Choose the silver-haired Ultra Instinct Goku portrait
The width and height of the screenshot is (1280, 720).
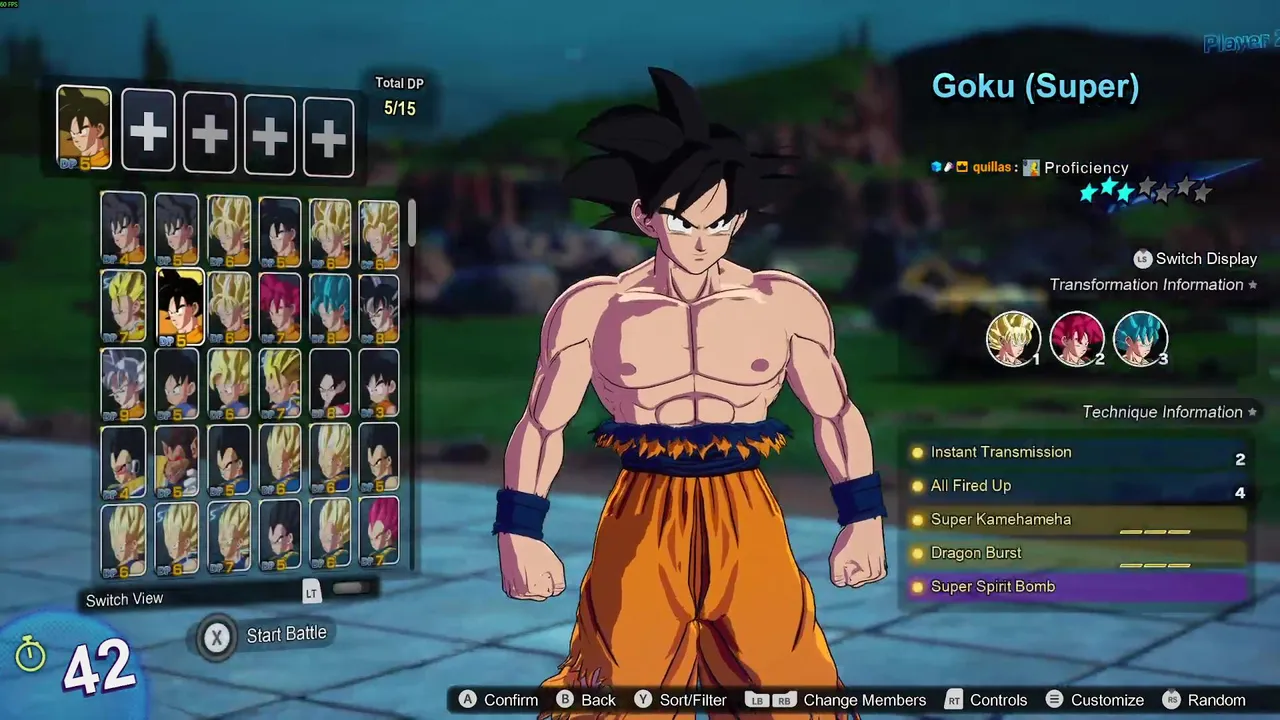tap(124, 384)
